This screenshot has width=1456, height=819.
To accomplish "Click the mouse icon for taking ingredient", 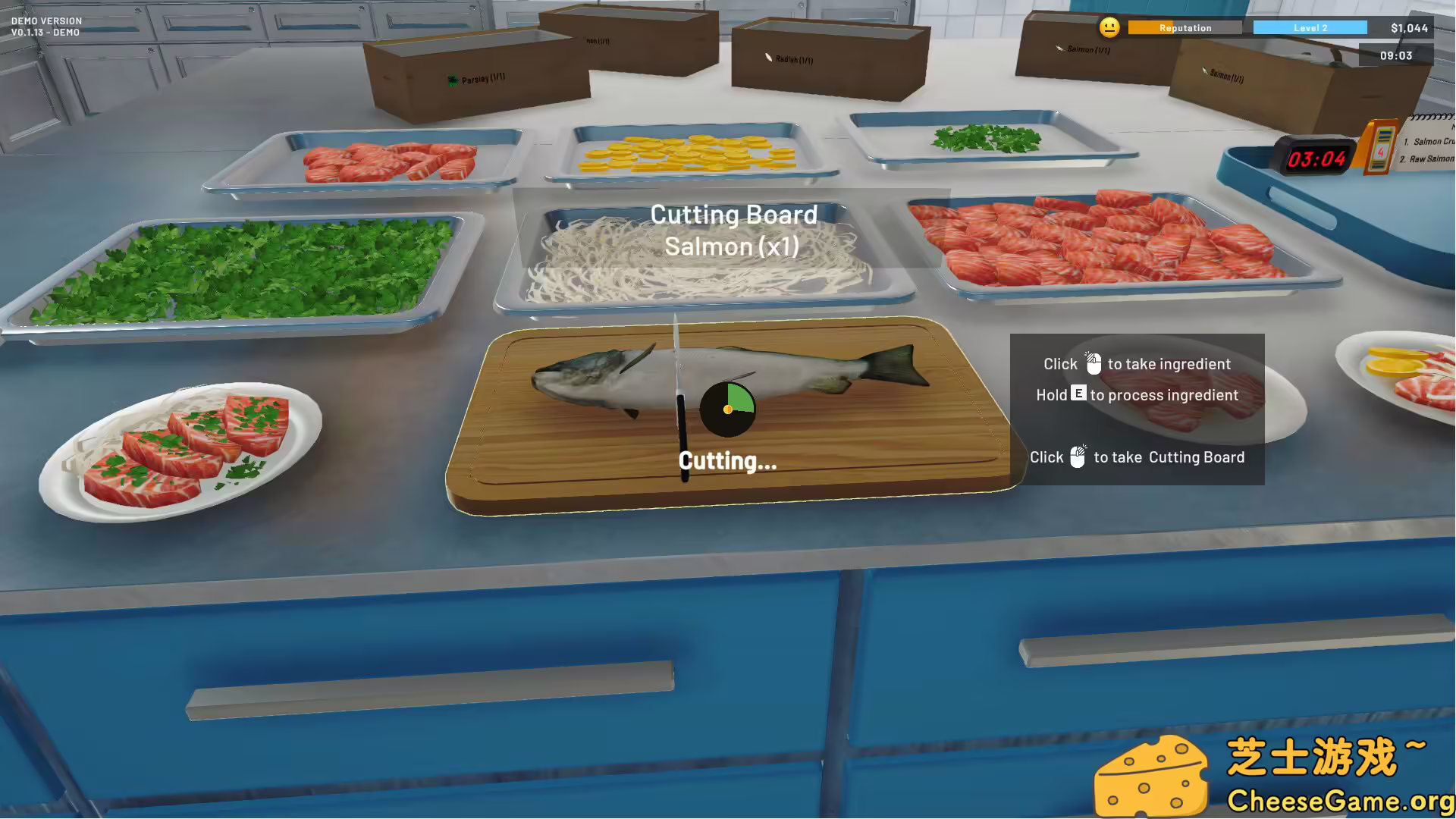I will [x=1094, y=363].
